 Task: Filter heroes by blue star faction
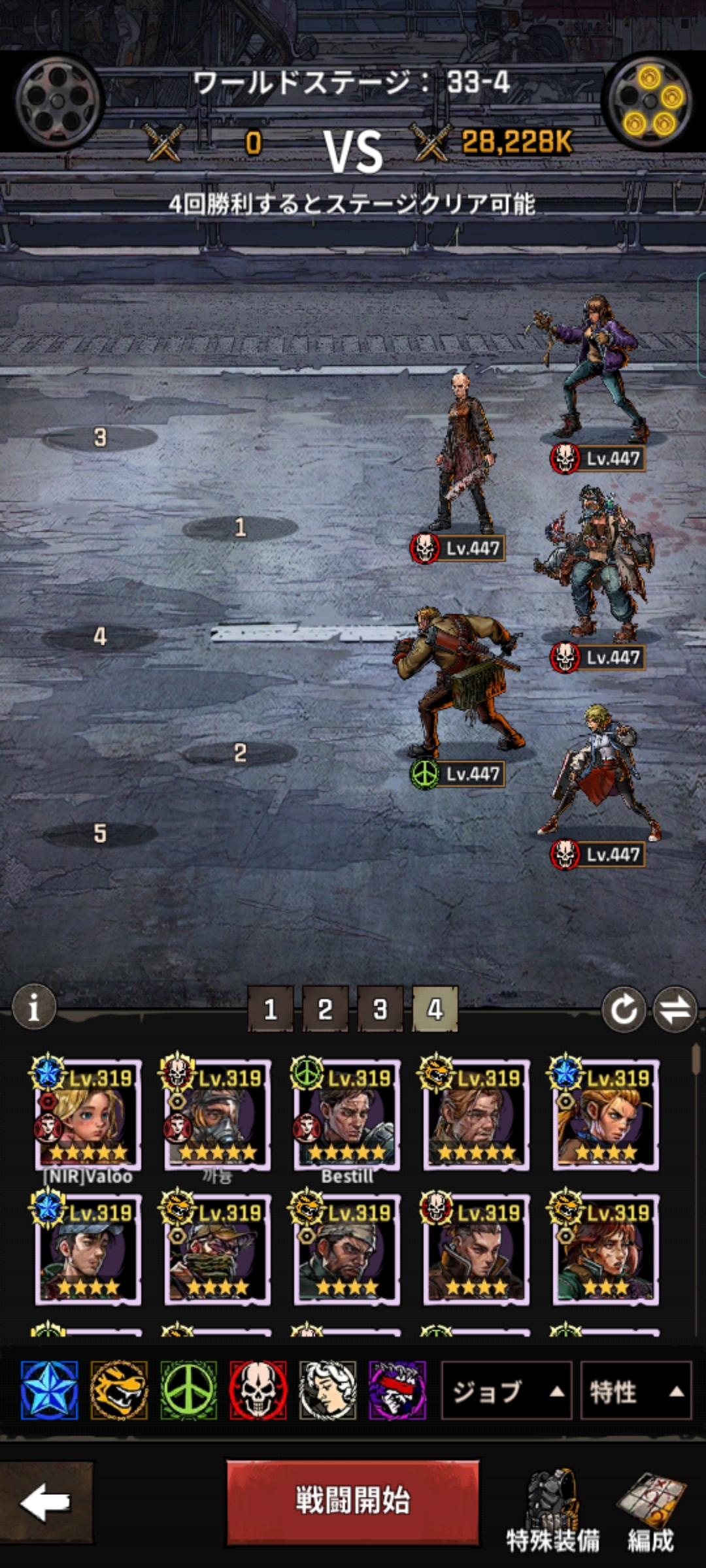click(x=49, y=1390)
